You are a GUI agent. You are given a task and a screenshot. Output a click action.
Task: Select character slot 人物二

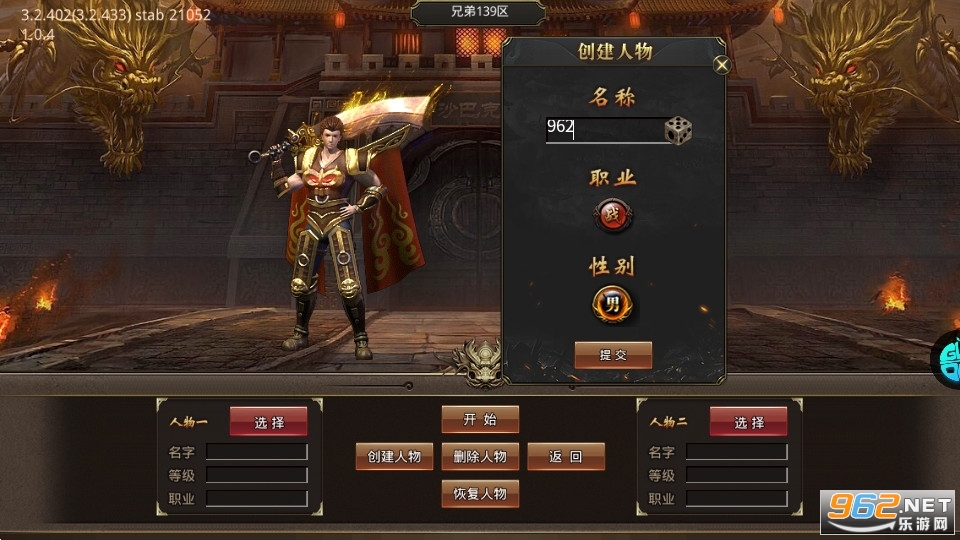click(749, 422)
